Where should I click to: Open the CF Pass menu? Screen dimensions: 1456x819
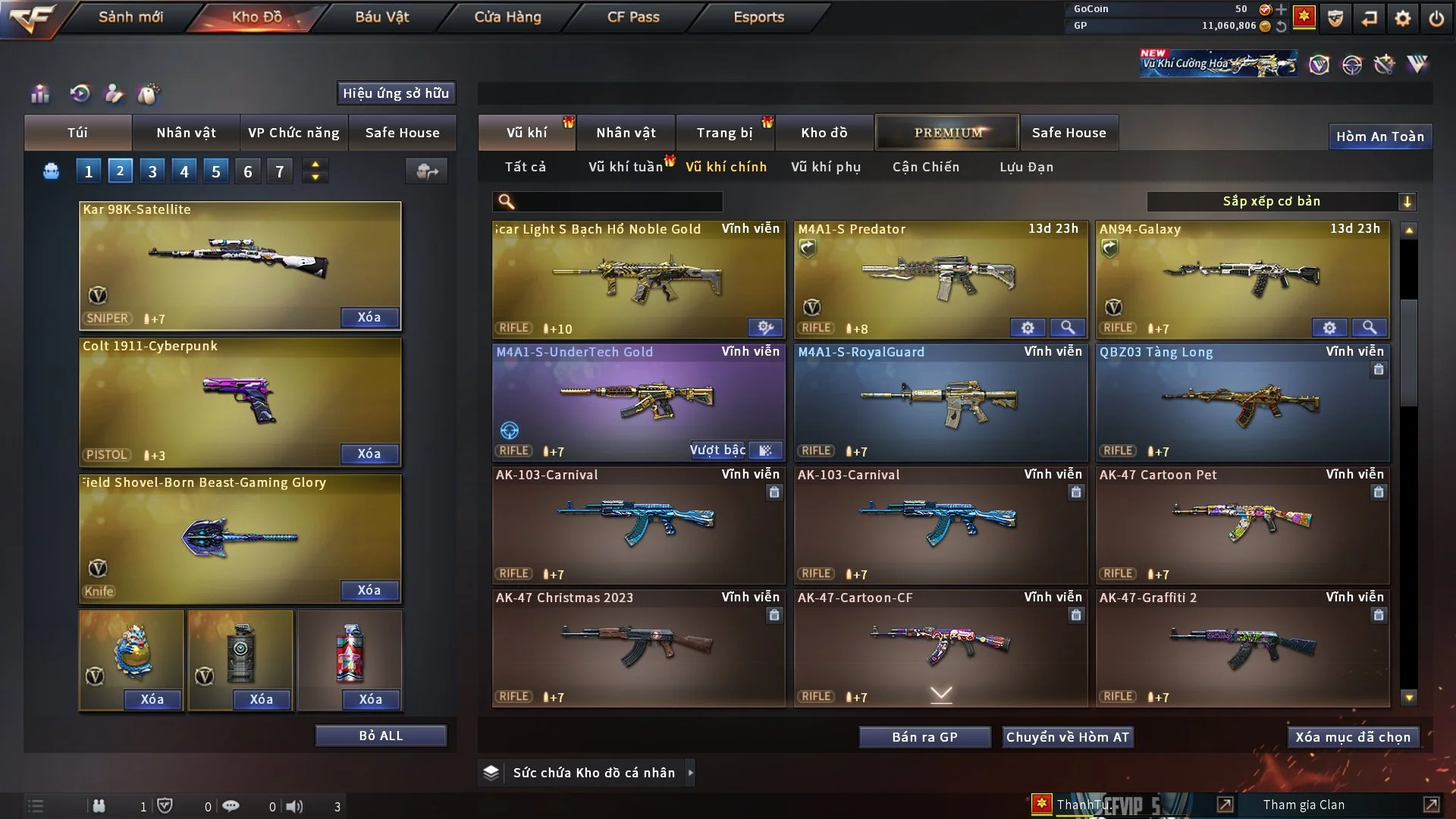pos(633,17)
